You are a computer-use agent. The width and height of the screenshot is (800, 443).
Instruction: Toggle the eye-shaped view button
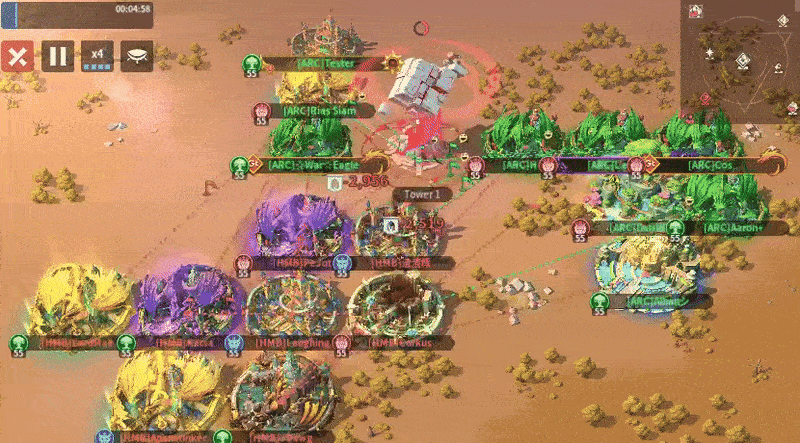[x=137, y=56]
